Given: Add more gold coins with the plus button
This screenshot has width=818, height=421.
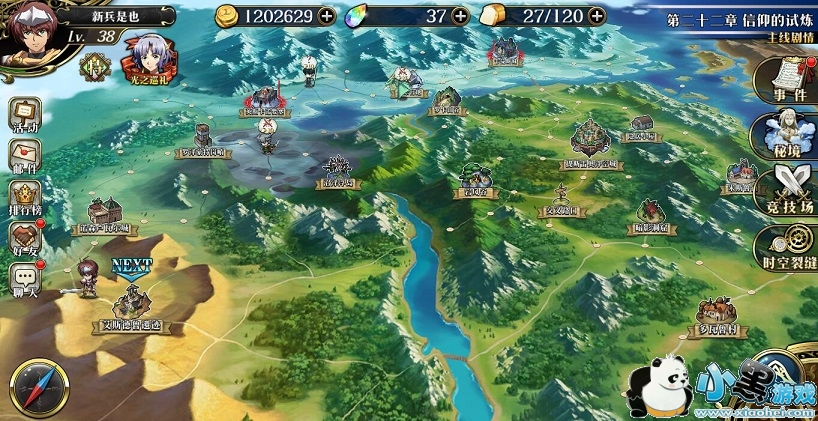Looking at the screenshot, I should tap(327, 15).
